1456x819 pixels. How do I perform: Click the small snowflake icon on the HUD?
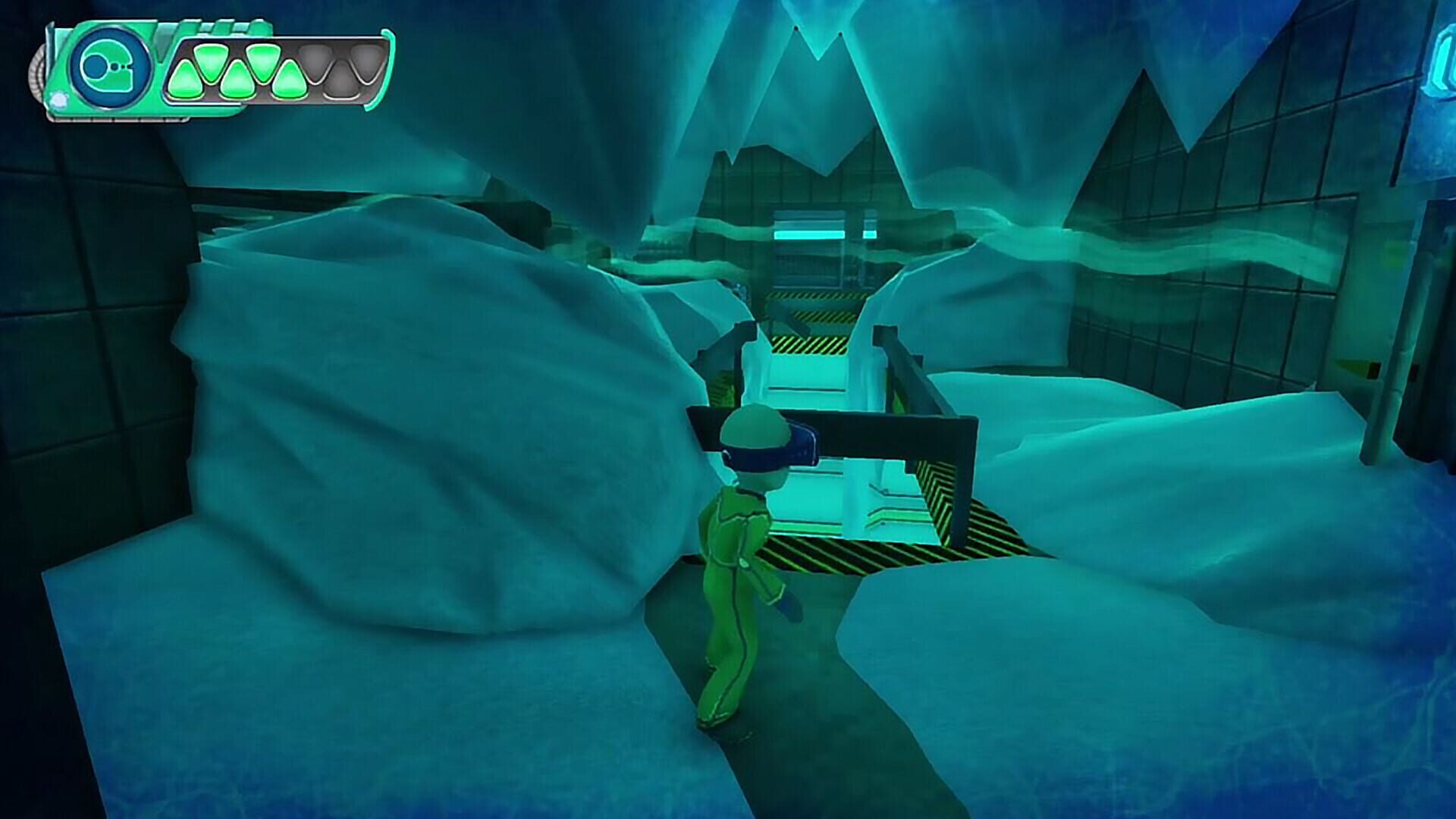click(58, 99)
